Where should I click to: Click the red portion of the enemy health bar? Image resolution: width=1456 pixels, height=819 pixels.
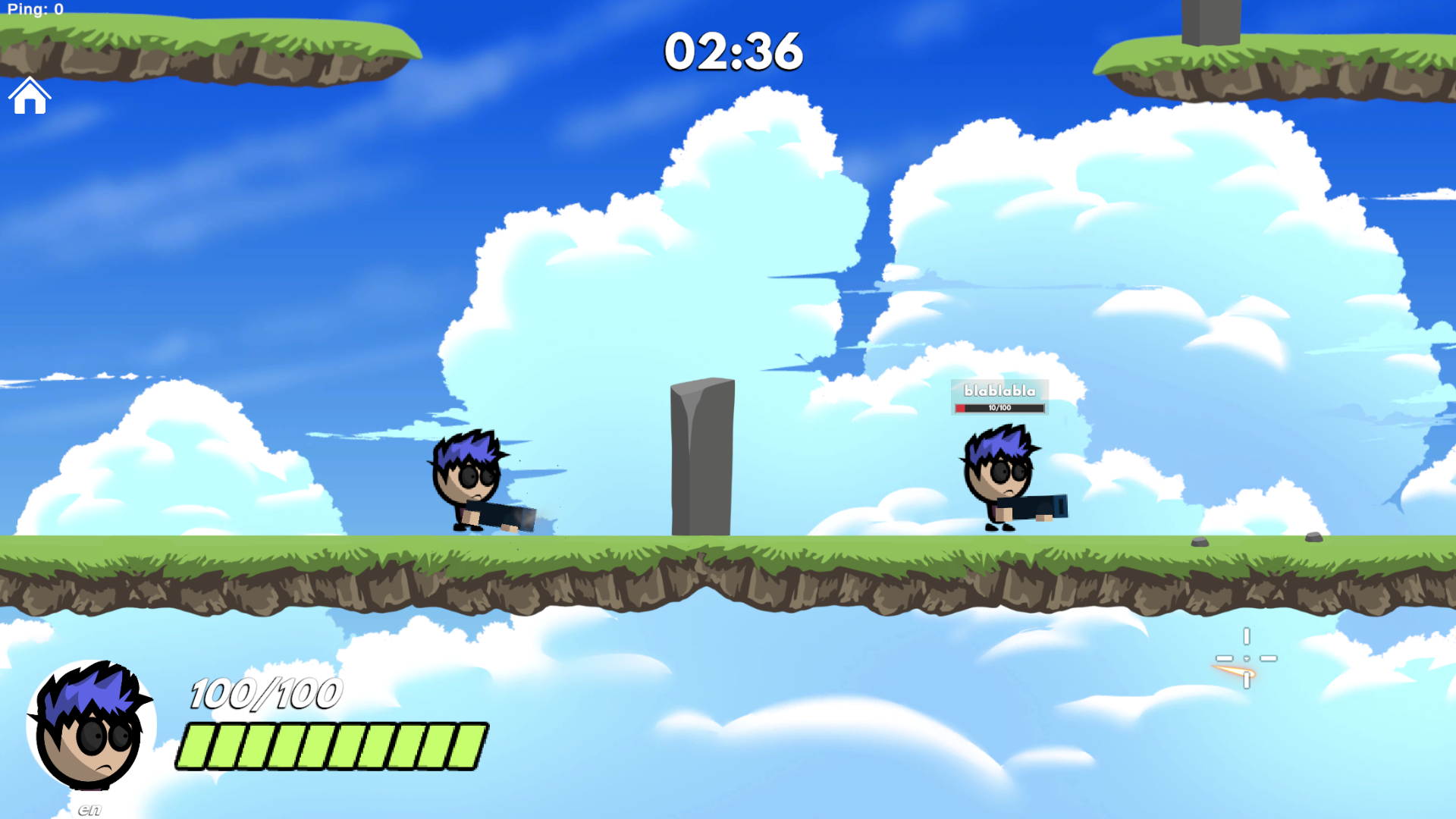961,406
